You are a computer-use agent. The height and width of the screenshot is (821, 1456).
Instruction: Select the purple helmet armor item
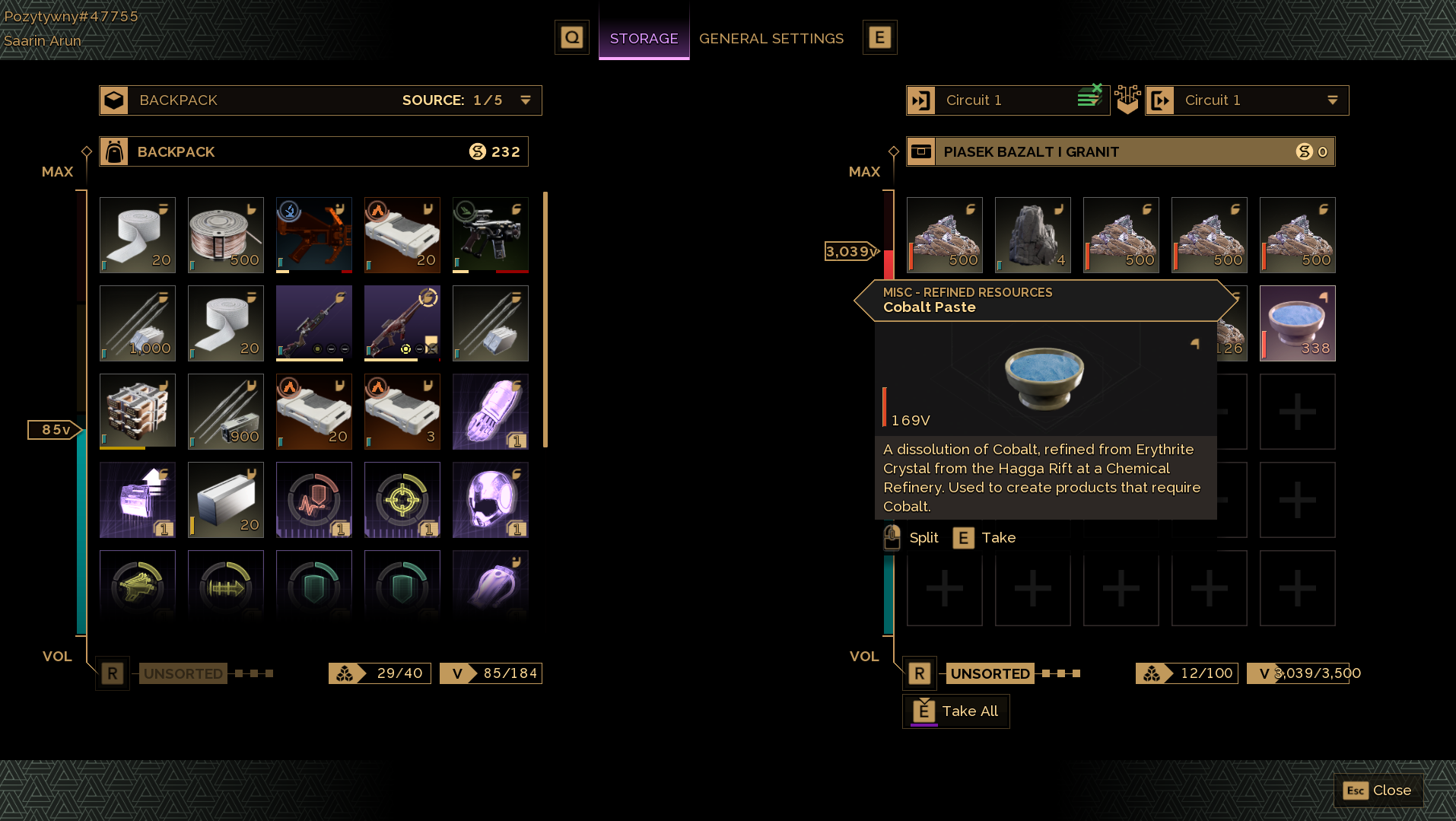click(491, 500)
